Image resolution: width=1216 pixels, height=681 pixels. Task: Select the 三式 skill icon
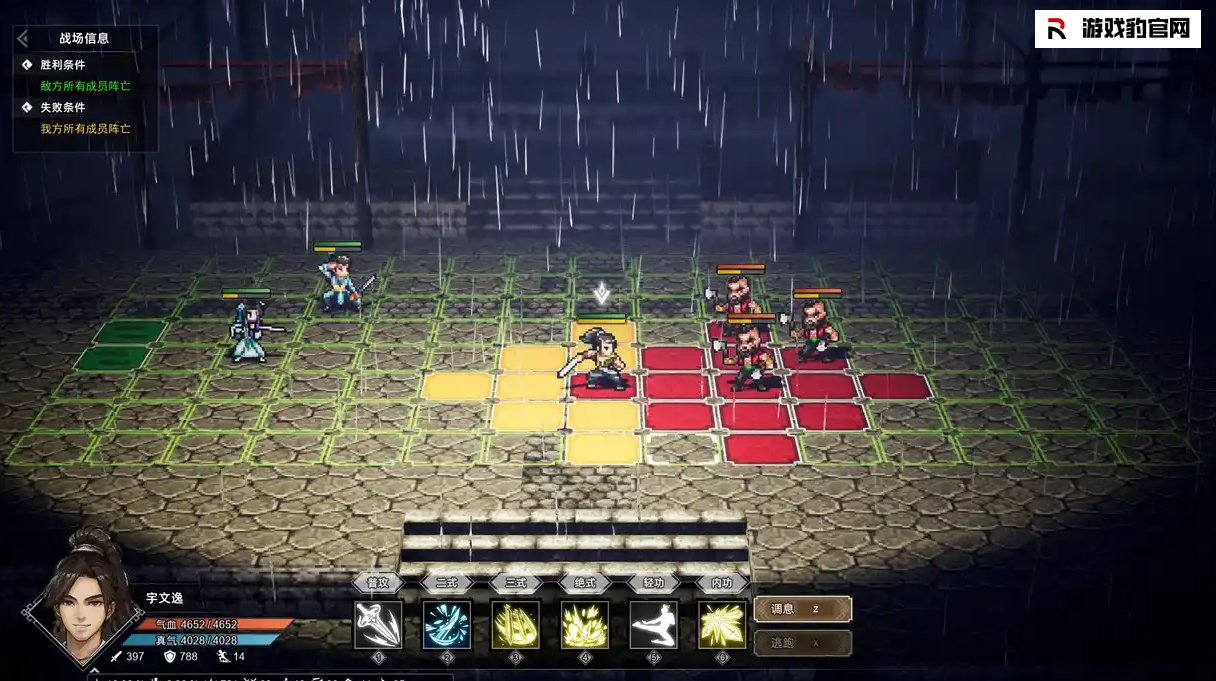coord(516,624)
